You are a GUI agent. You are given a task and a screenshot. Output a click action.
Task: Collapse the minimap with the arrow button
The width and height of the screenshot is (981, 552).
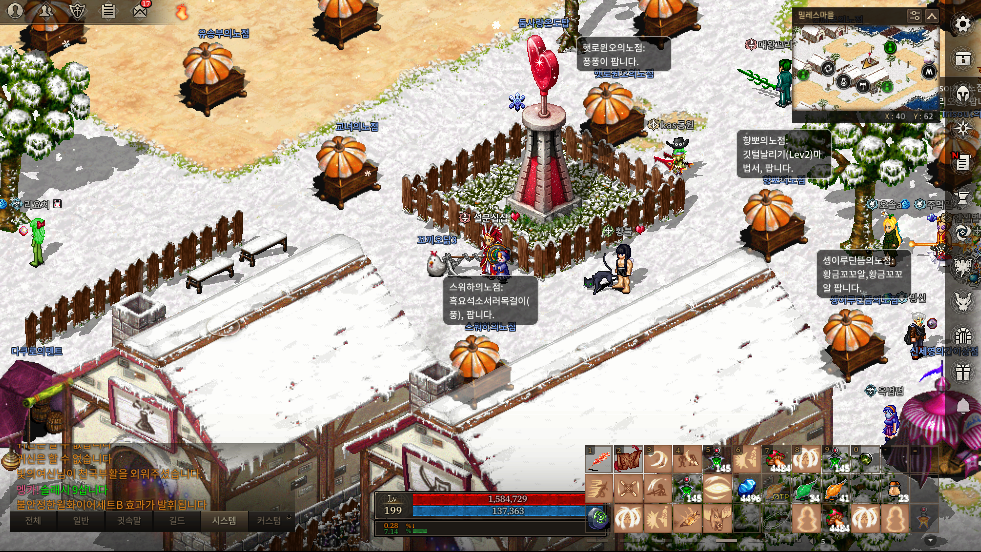coord(932,16)
